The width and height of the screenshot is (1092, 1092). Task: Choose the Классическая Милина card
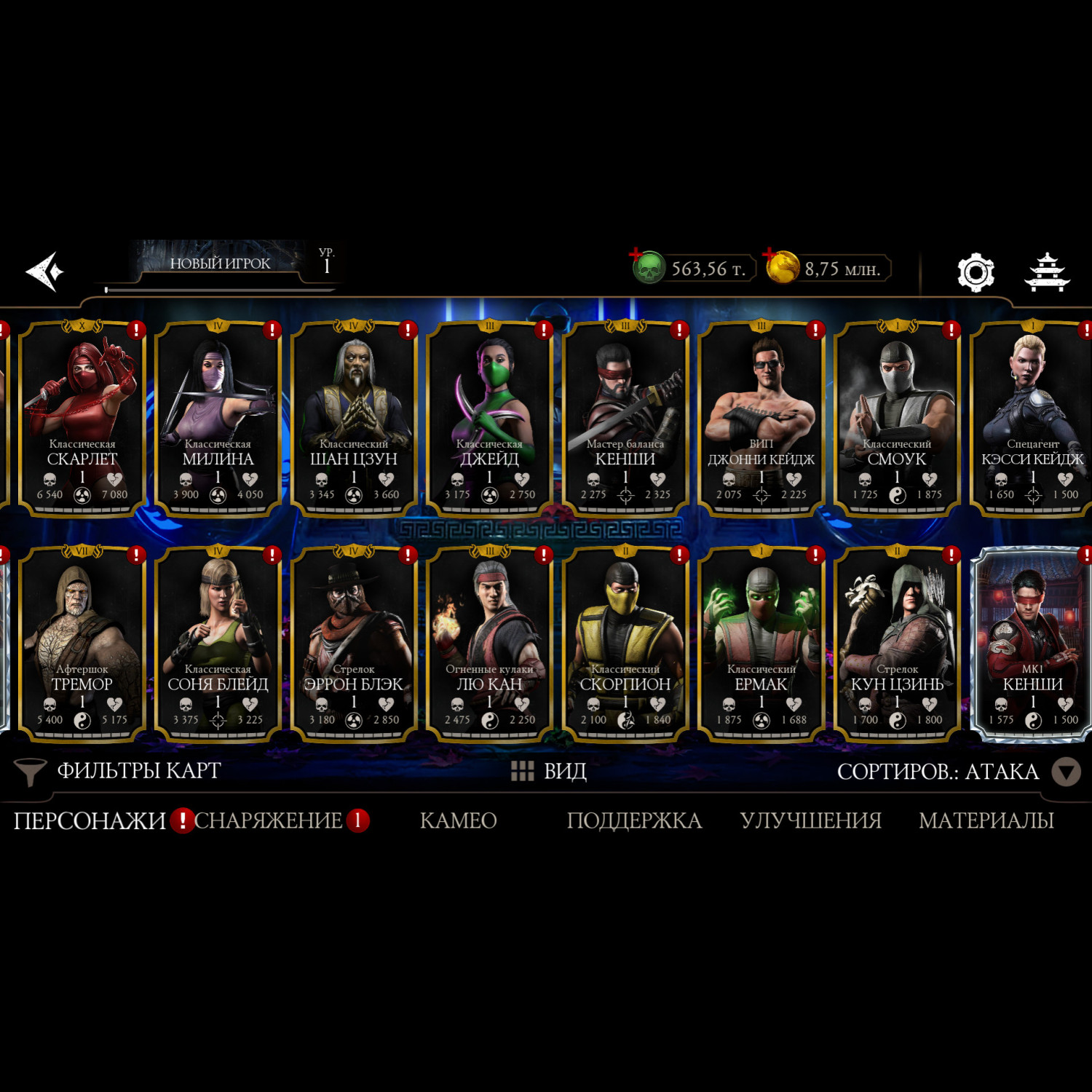tap(218, 419)
